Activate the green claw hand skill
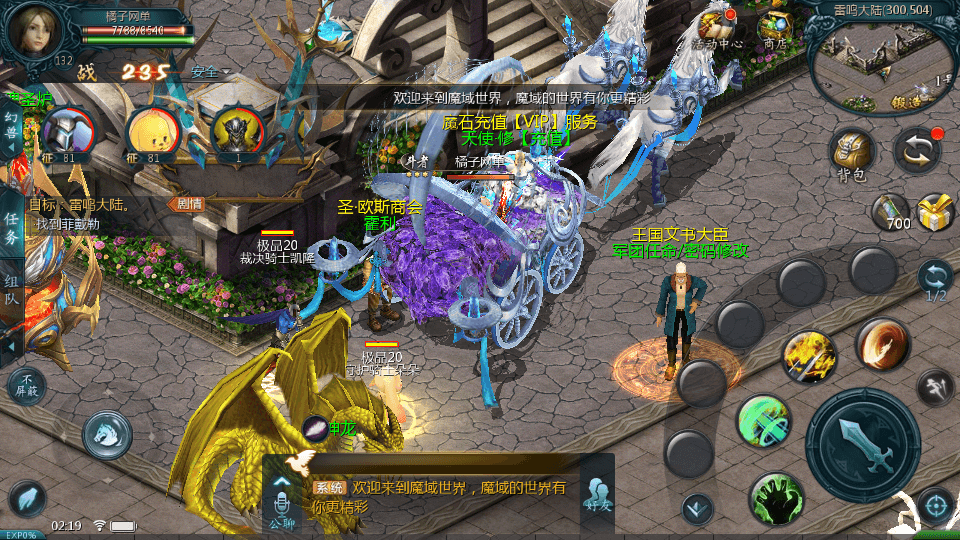 click(776, 496)
